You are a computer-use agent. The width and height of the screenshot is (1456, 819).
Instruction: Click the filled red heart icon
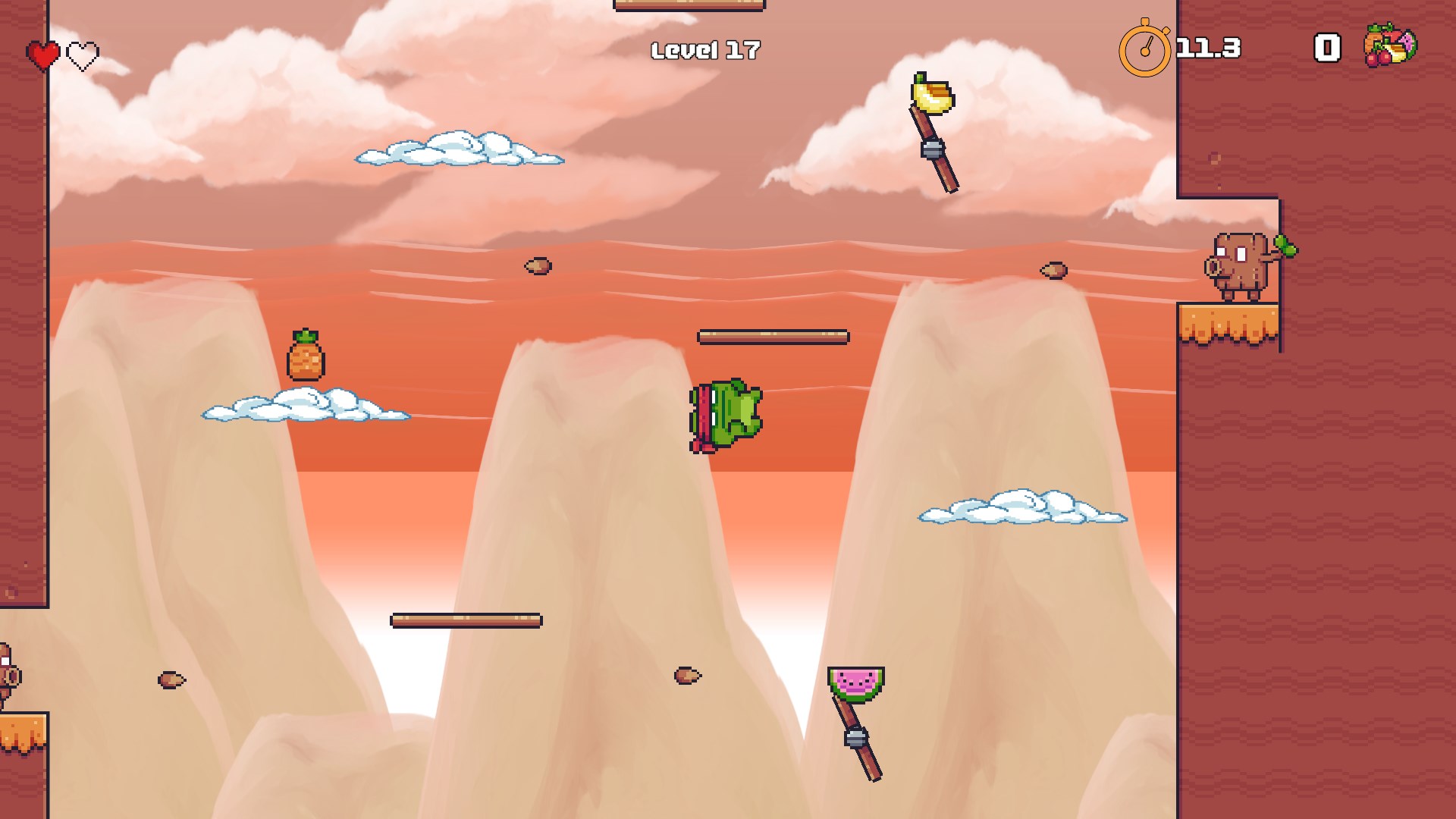(42, 54)
